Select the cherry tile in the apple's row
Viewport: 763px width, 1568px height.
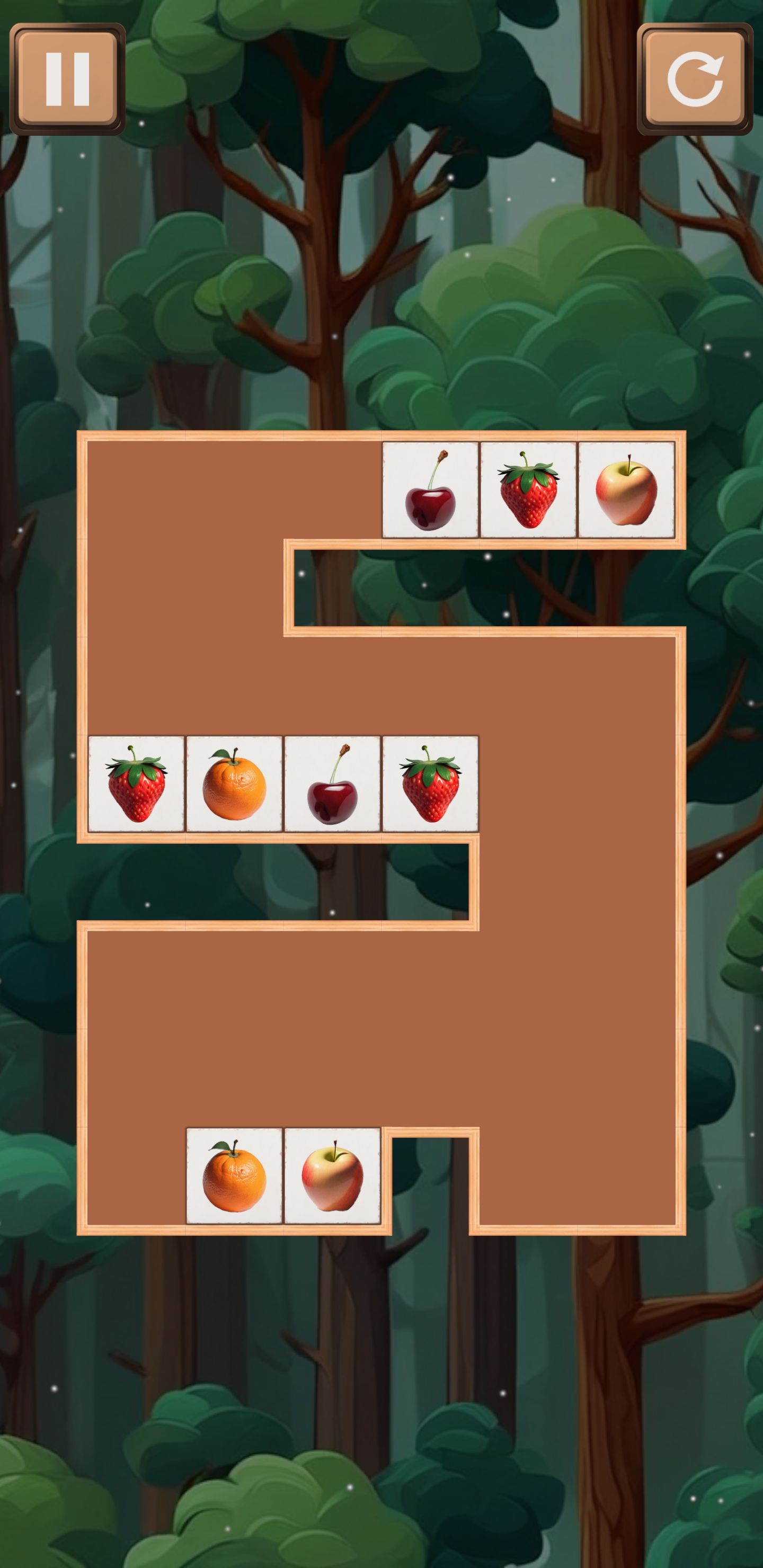(x=430, y=490)
